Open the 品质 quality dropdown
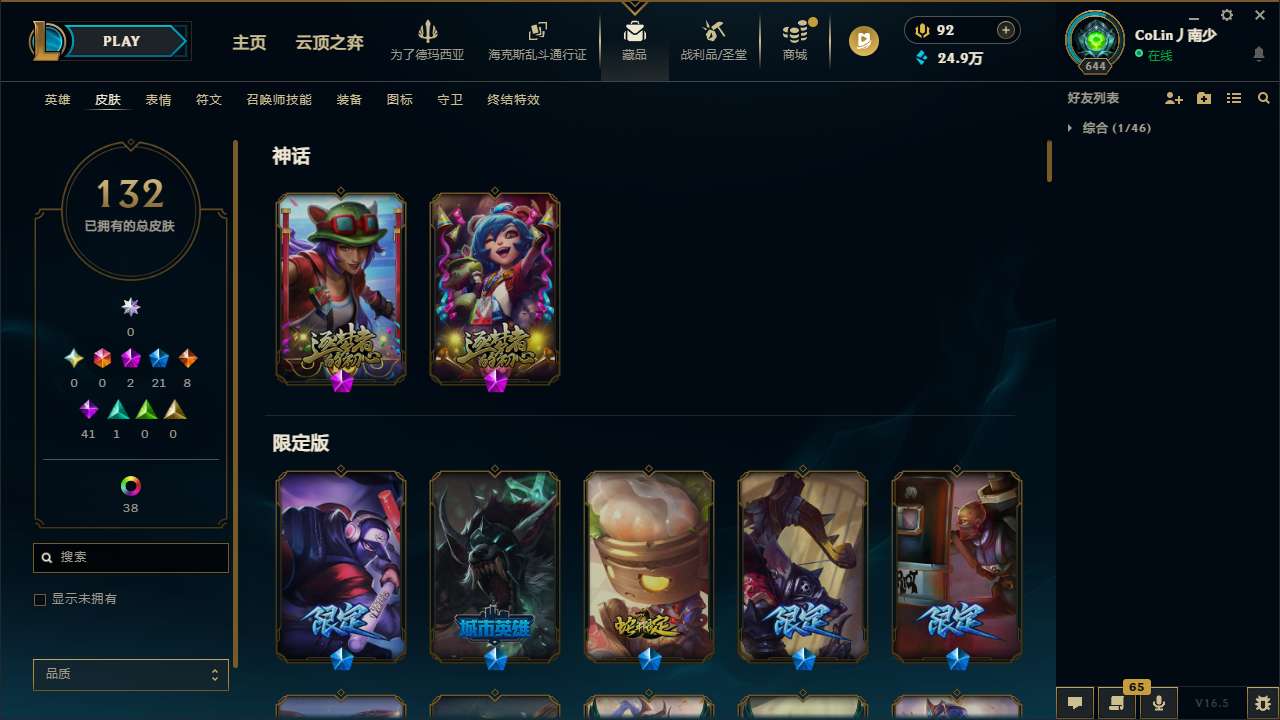The width and height of the screenshot is (1280, 720). coord(130,674)
